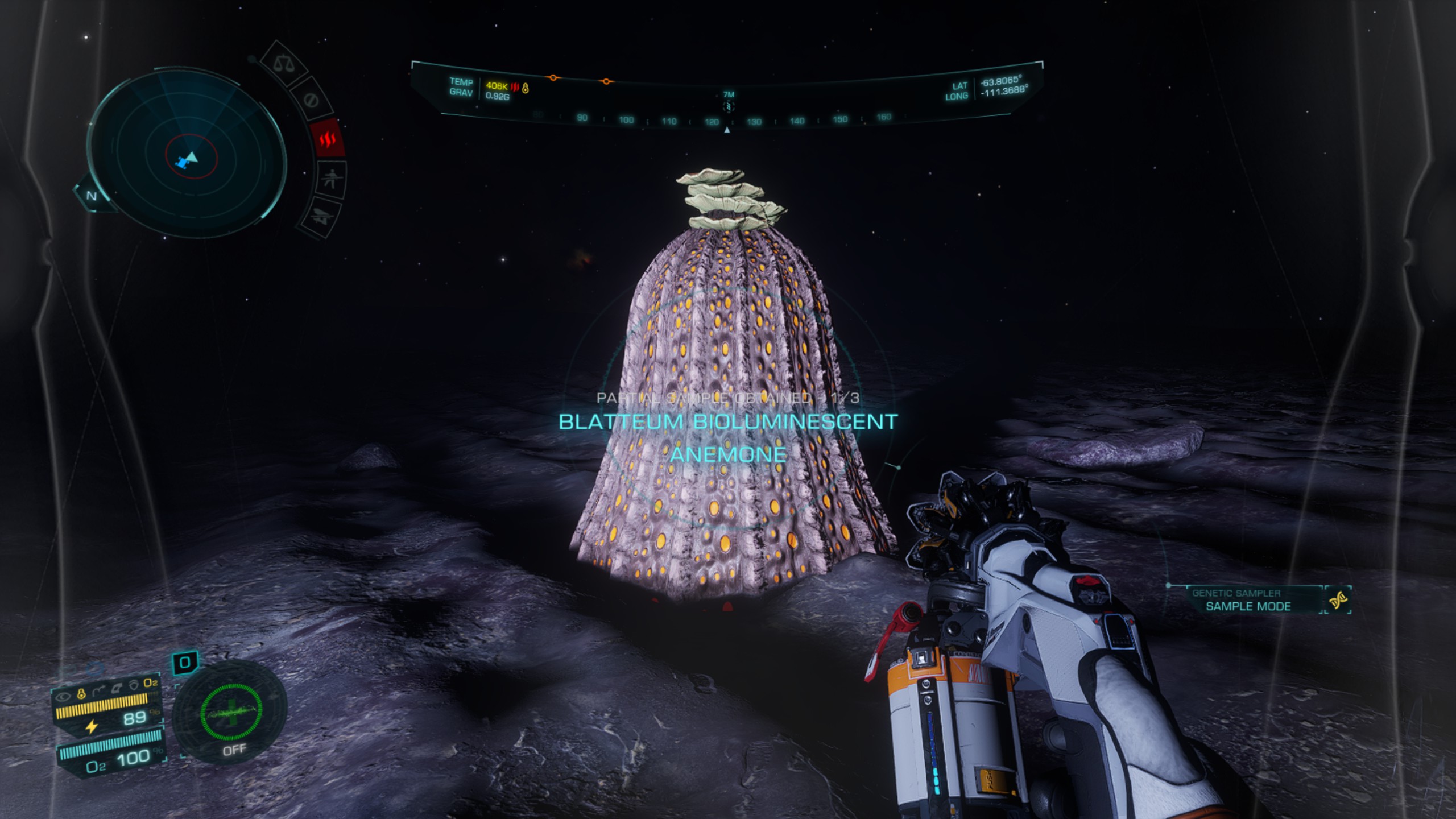1456x819 pixels.
Task: Click the crossed-out person icon
Action: (x=330, y=179)
